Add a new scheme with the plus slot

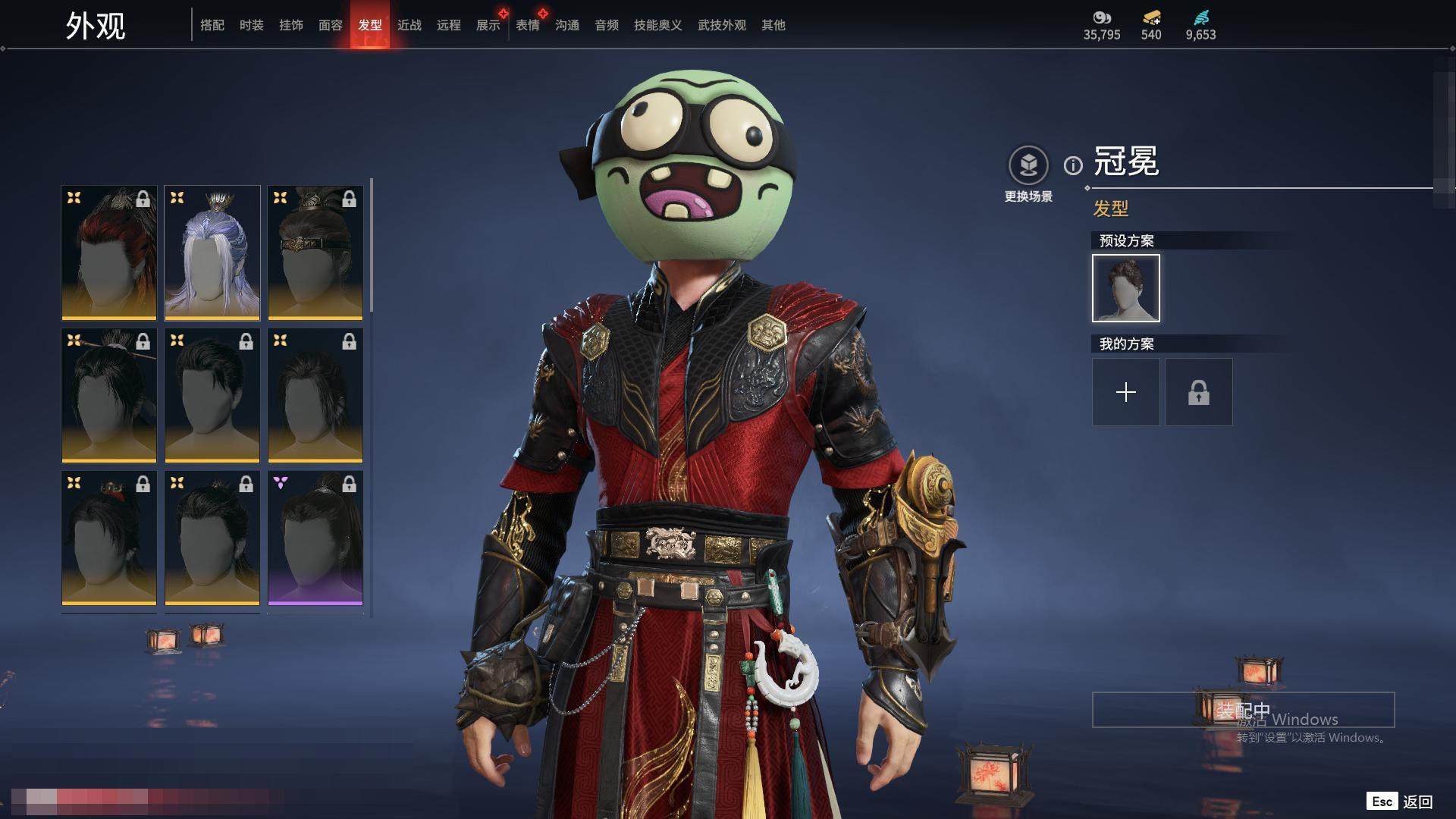pos(1126,392)
